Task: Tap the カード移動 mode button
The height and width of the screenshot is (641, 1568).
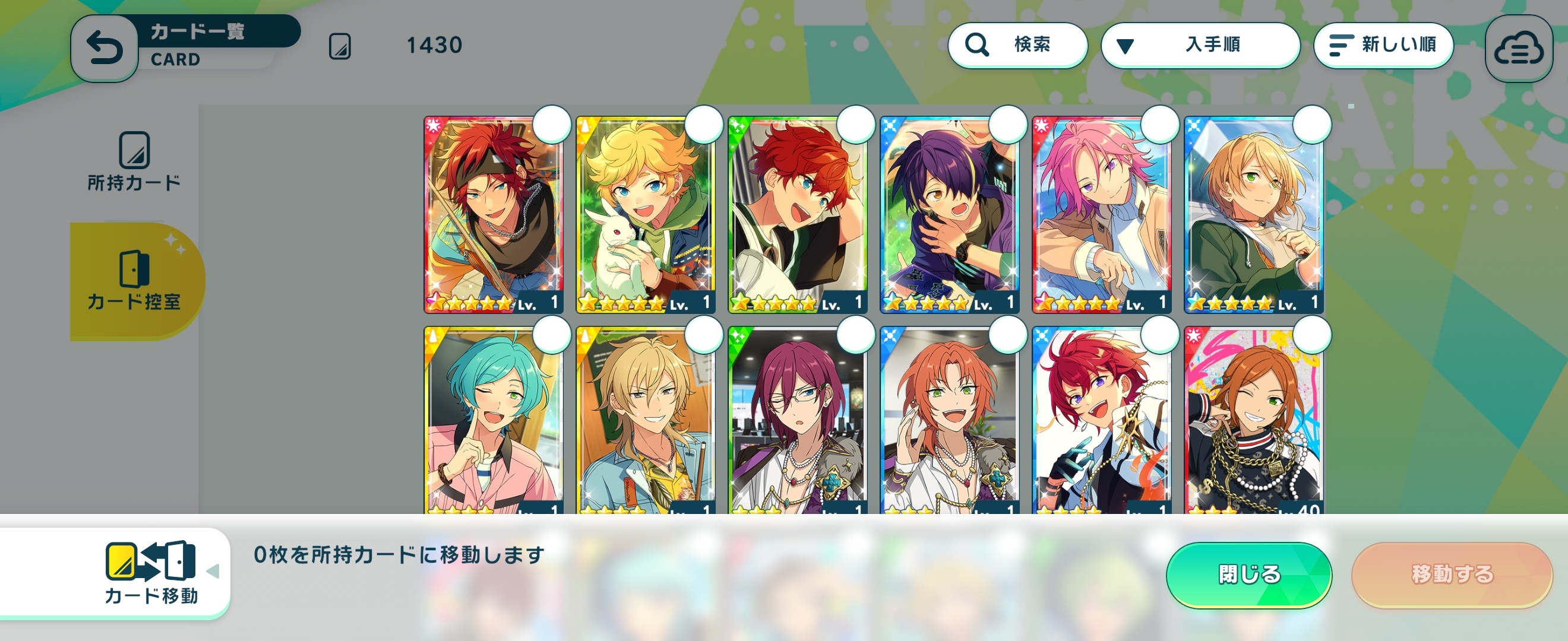Action: tap(151, 573)
